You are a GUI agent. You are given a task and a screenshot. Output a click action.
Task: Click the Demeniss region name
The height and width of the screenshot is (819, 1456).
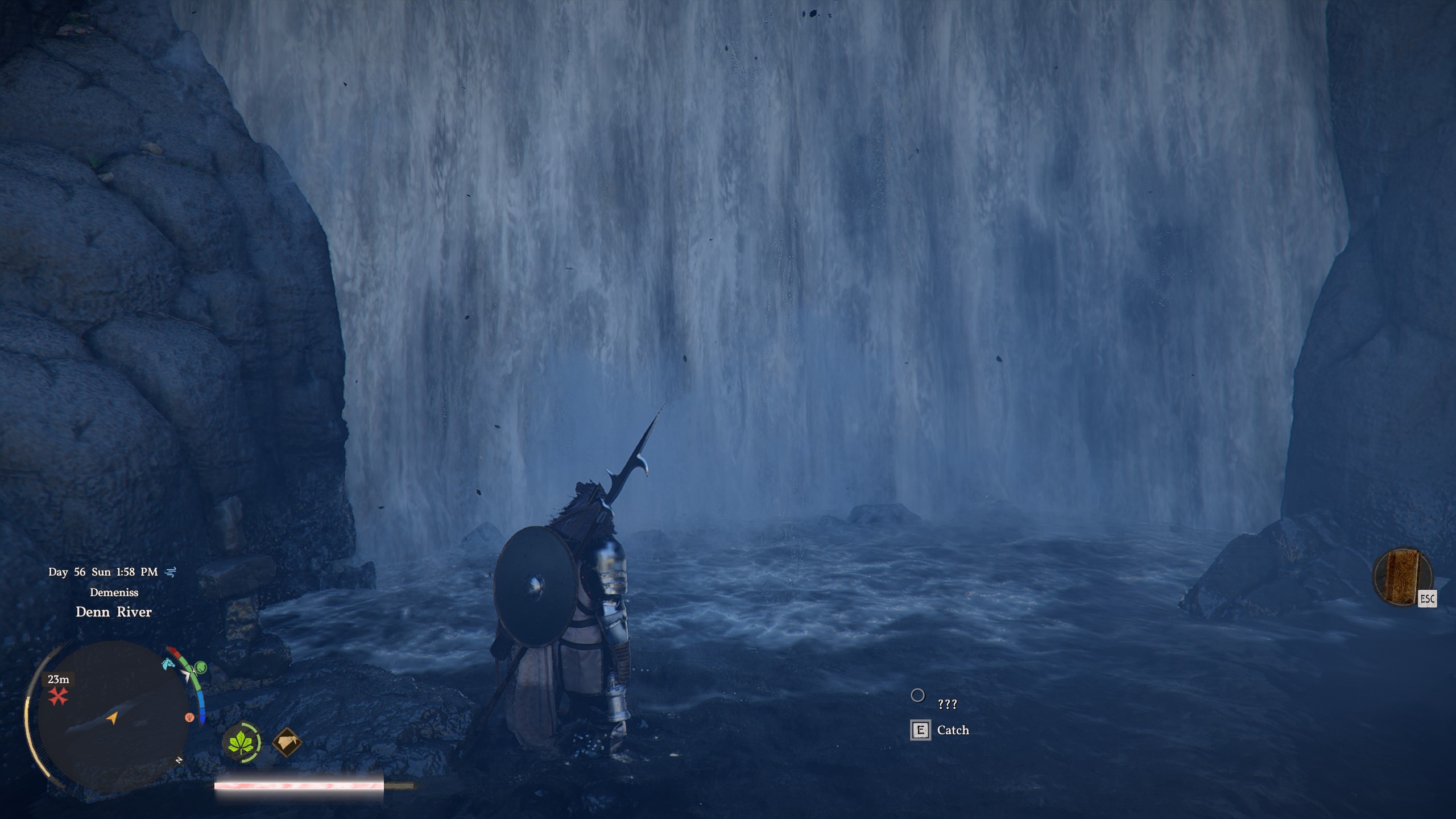(113, 592)
